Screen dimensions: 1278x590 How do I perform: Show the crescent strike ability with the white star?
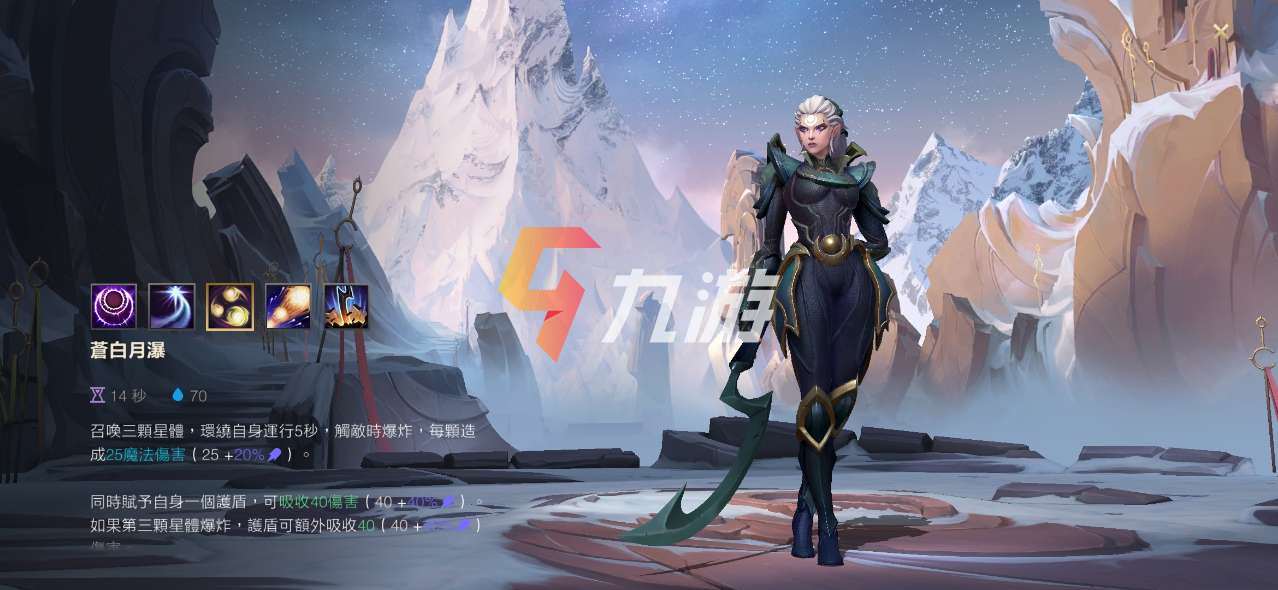(172, 306)
